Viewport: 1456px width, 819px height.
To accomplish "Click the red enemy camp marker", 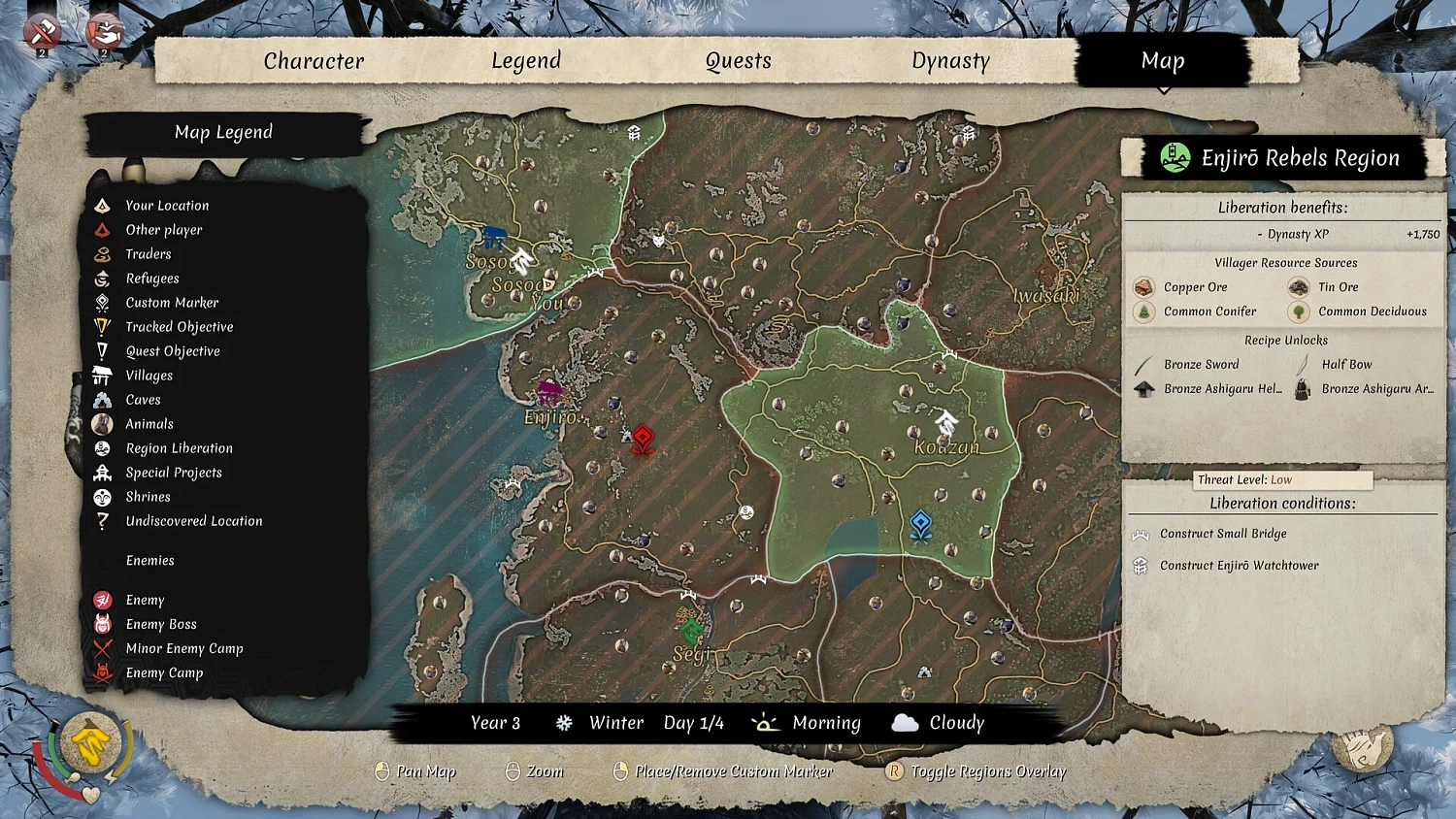I will [x=643, y=440].
